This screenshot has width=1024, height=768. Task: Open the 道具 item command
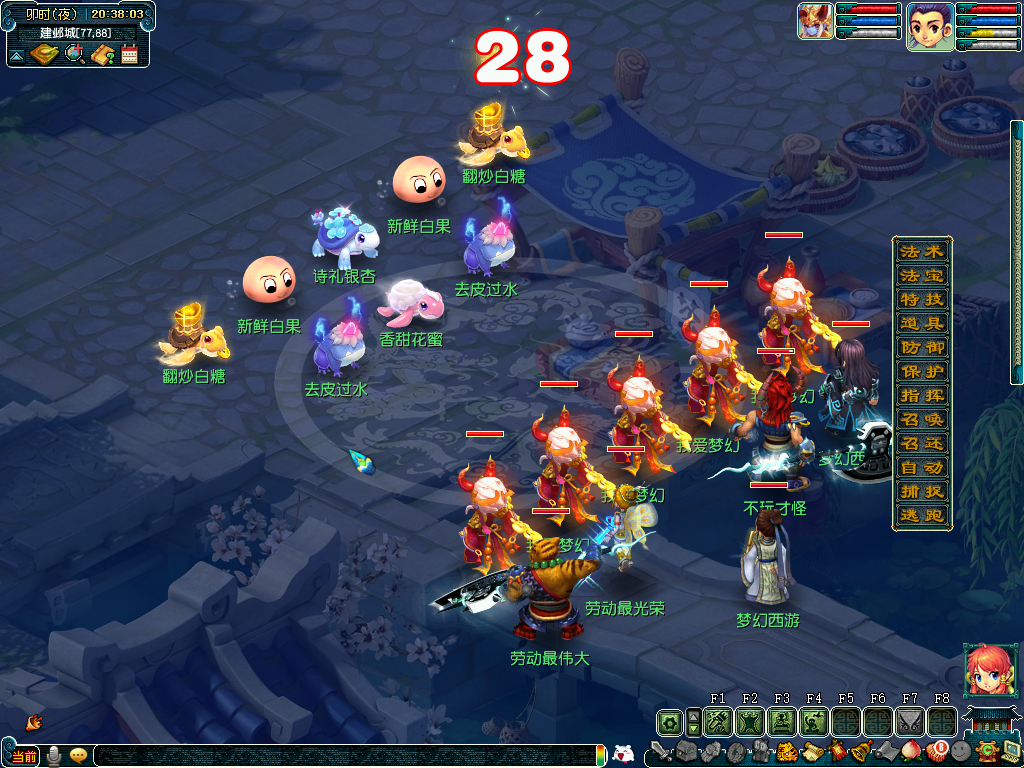[921, 323]
